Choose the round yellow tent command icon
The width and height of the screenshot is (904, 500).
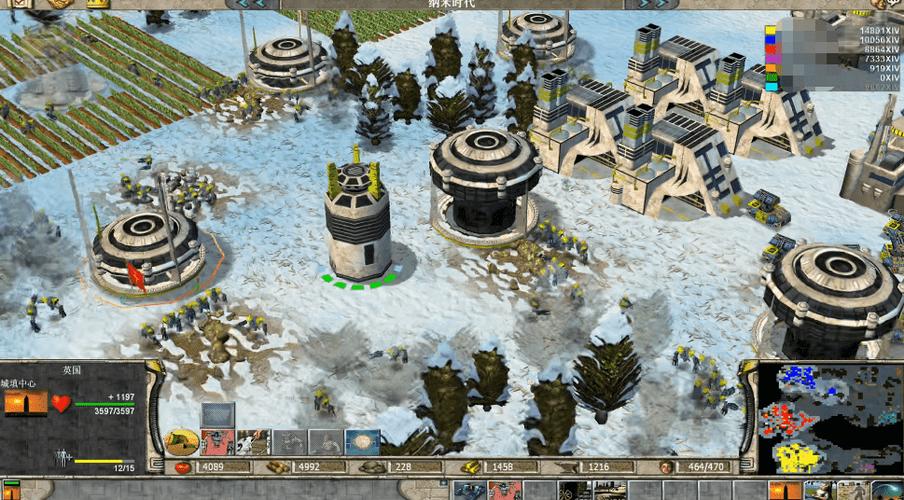[x=181, y=441]
